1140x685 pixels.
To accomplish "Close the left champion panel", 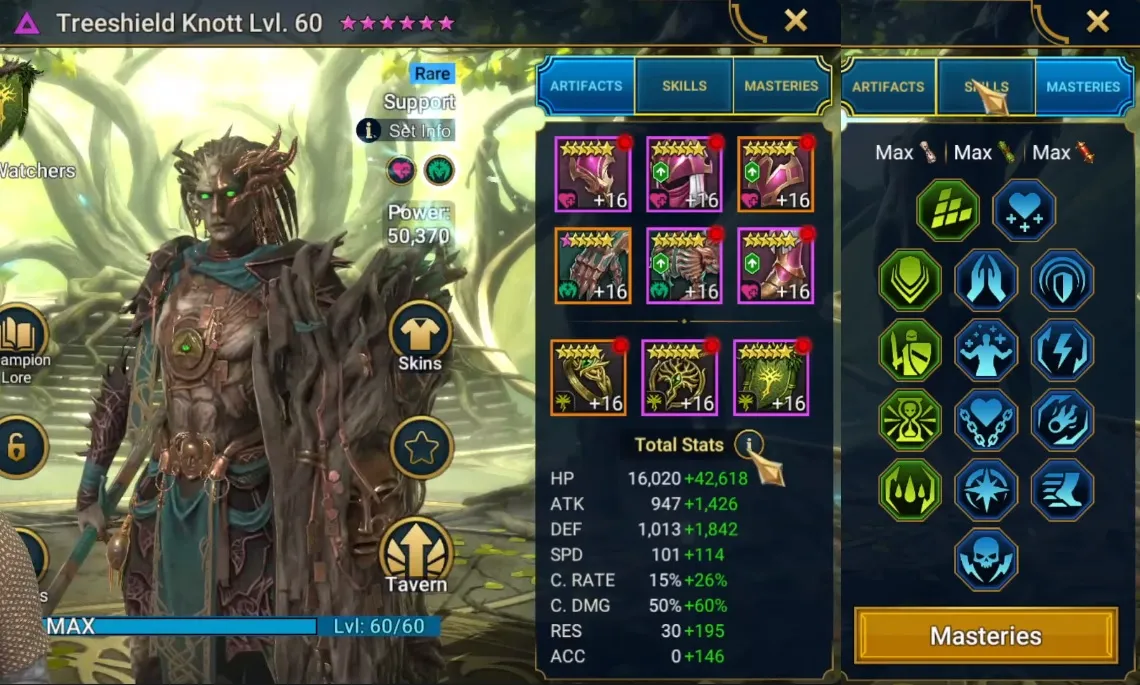I will click(796, 21).
